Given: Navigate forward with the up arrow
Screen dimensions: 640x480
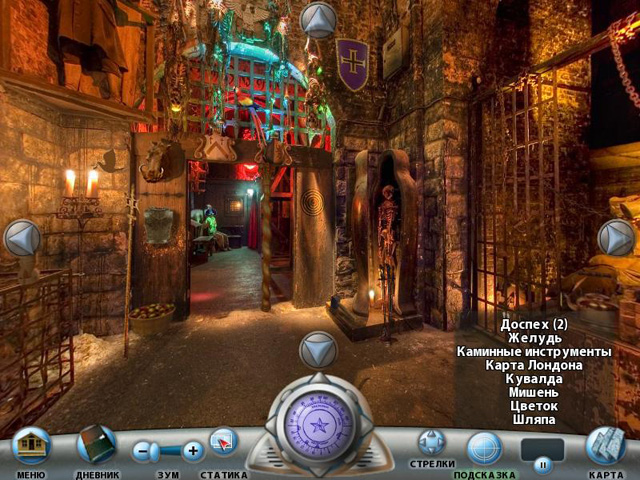Looking at the screenshot, I should tap(319, 20).
